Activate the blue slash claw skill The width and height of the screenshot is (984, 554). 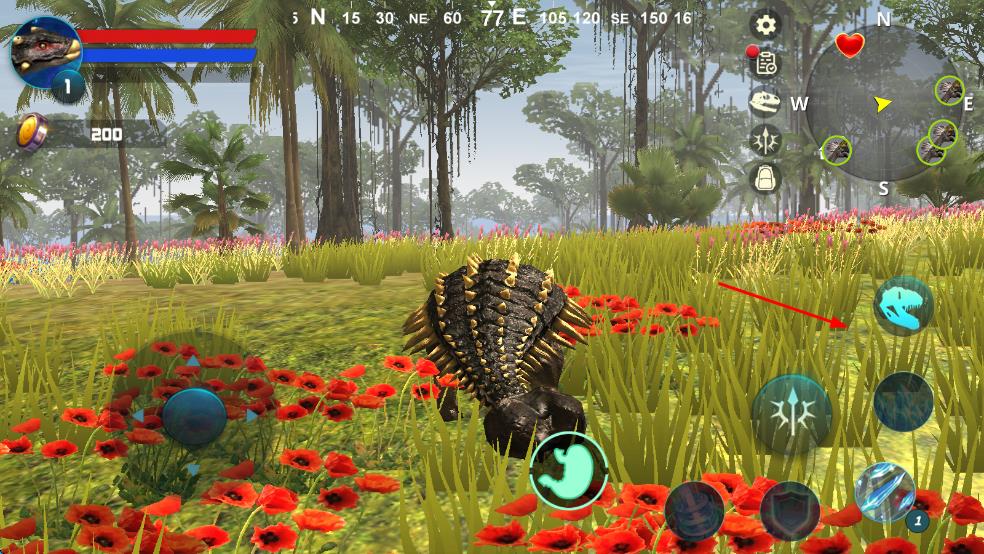click(885, 493)
